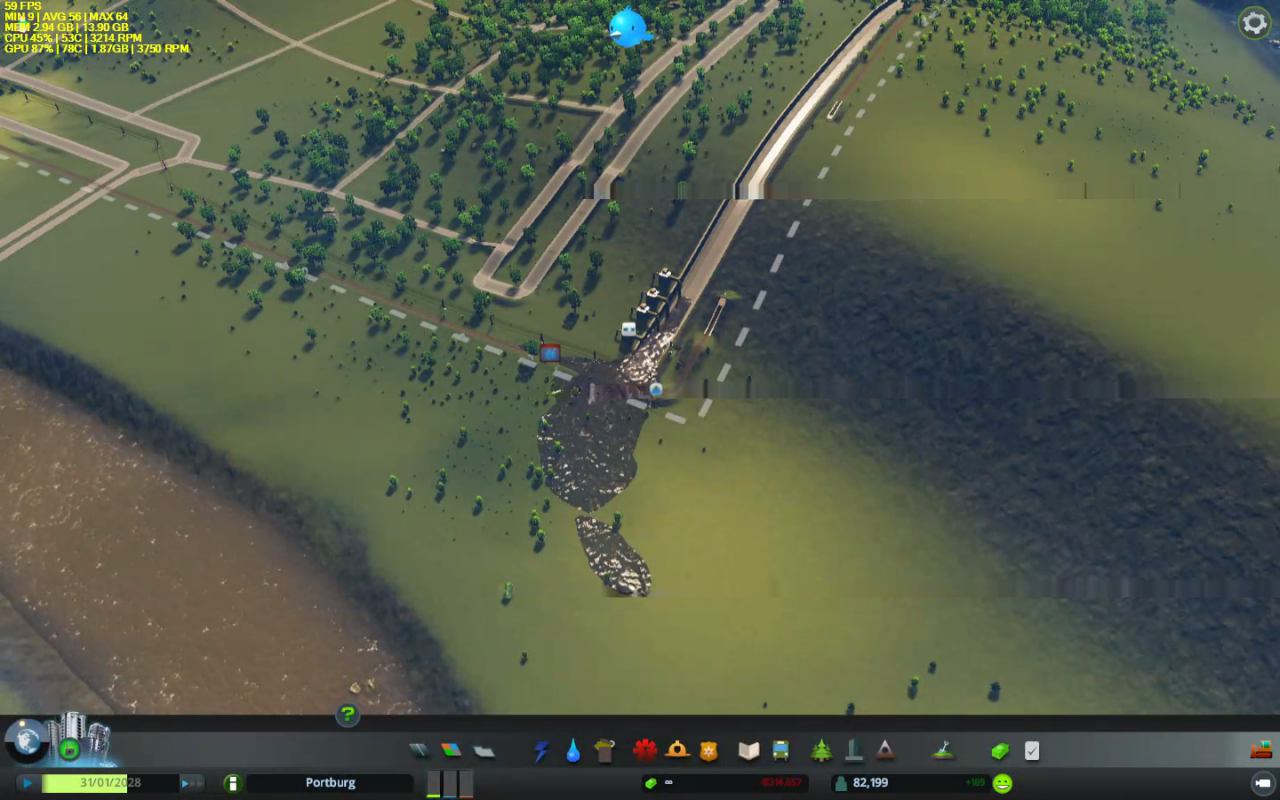Open the Parks tree decoration menu
Image resolution: width=1280 pixels, height=800 pixels.
(822, 750)
